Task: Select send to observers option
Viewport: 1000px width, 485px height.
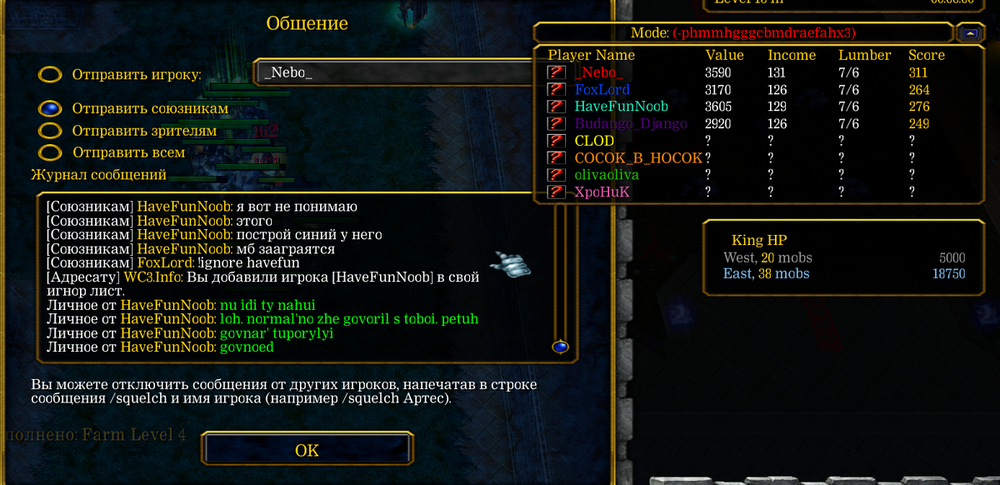Action: tap(50, 131)
